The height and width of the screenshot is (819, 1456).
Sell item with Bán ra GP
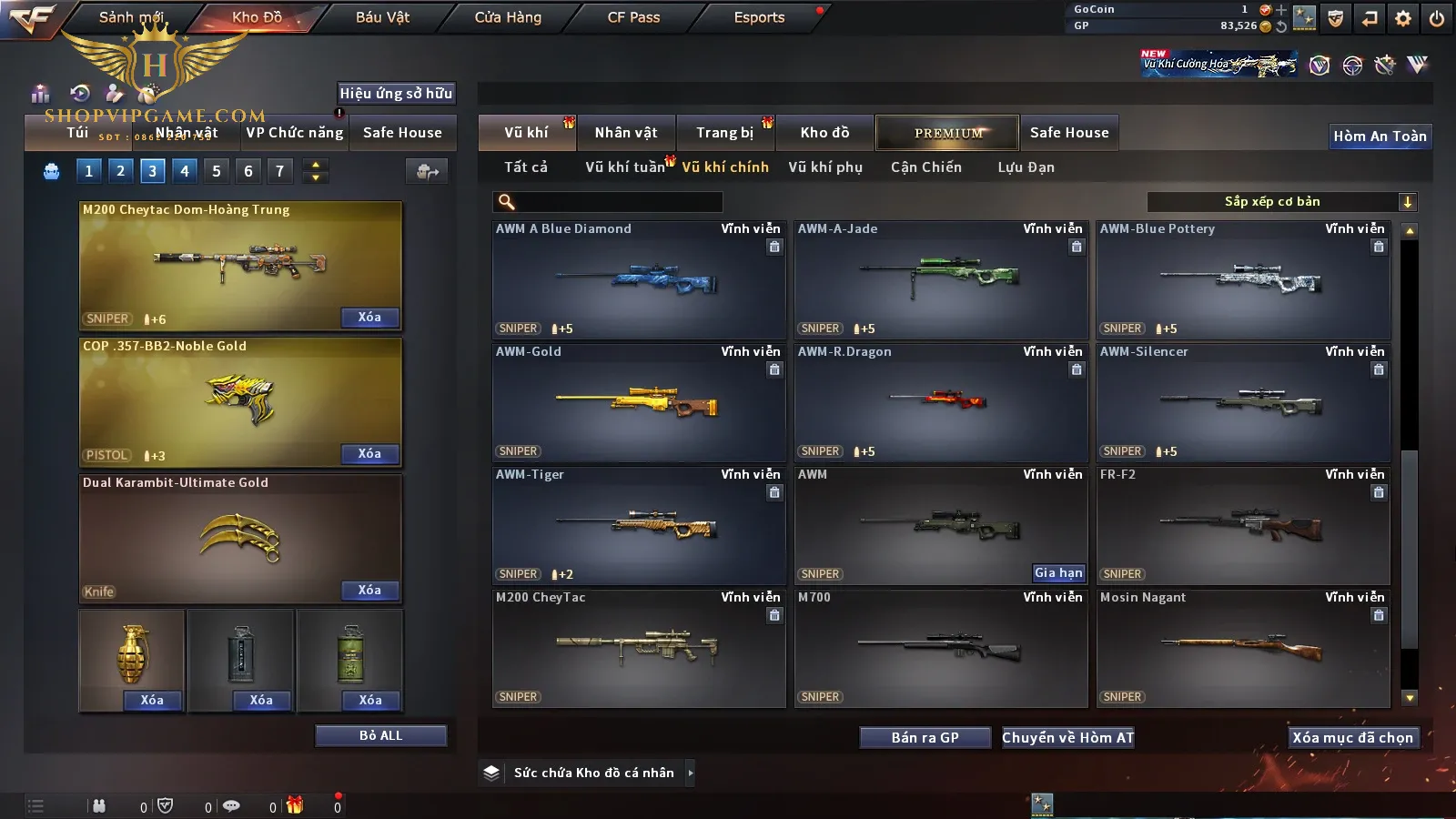coord(925,738)
